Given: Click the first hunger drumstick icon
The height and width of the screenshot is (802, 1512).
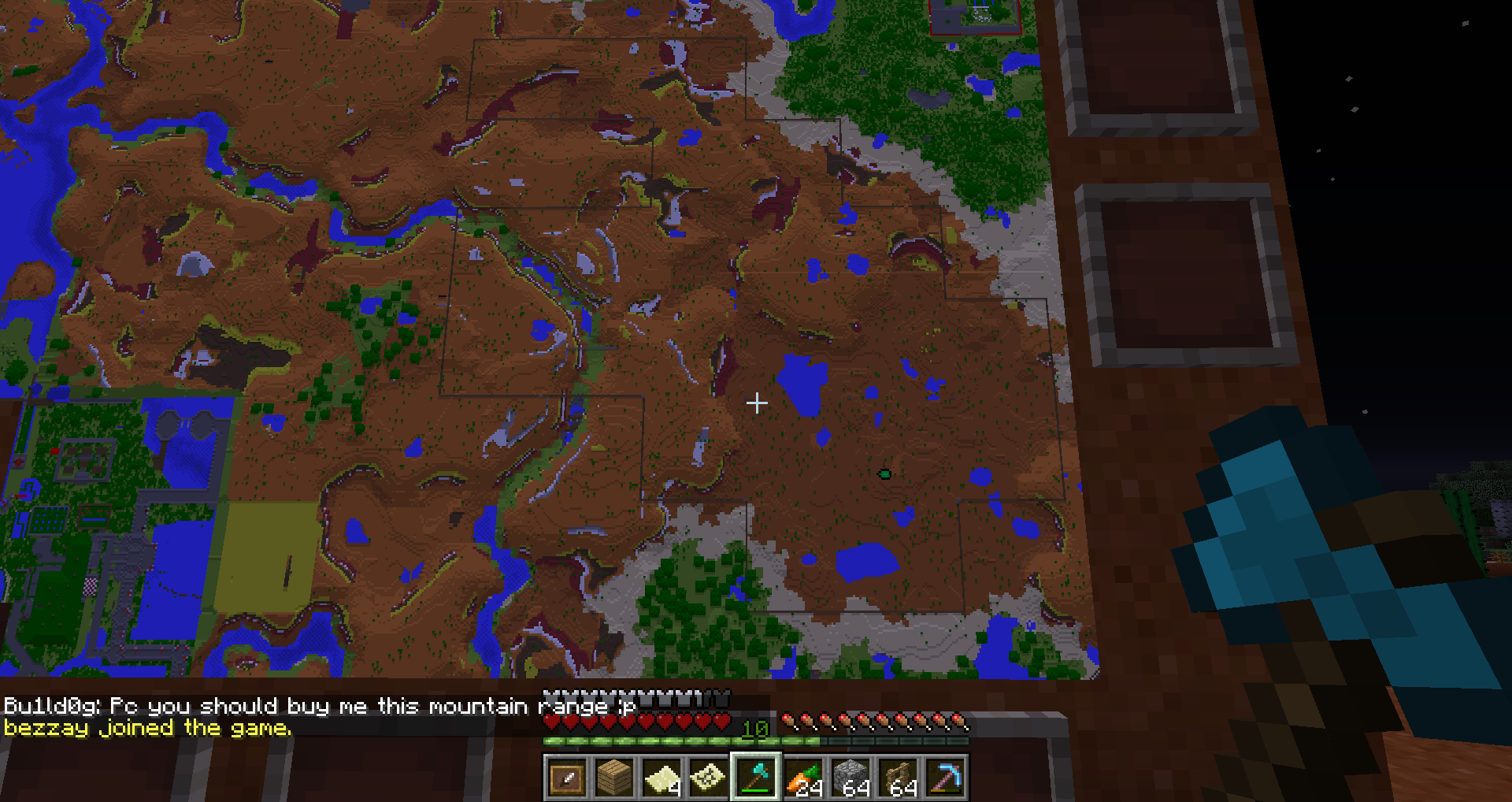Looking at the screenshot, I should click(790, 718).
